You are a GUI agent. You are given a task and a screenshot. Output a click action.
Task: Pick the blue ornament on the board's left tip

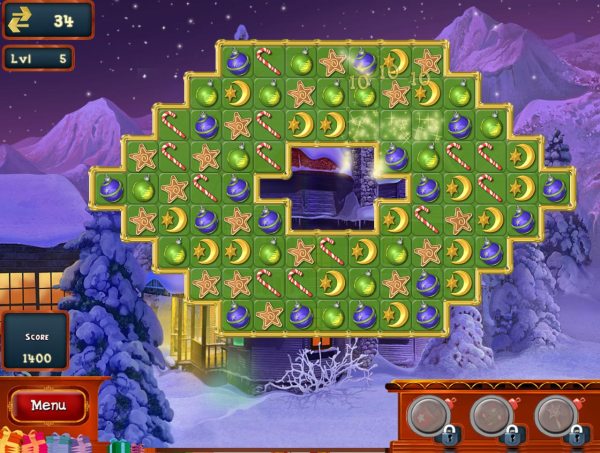[111, 188]
